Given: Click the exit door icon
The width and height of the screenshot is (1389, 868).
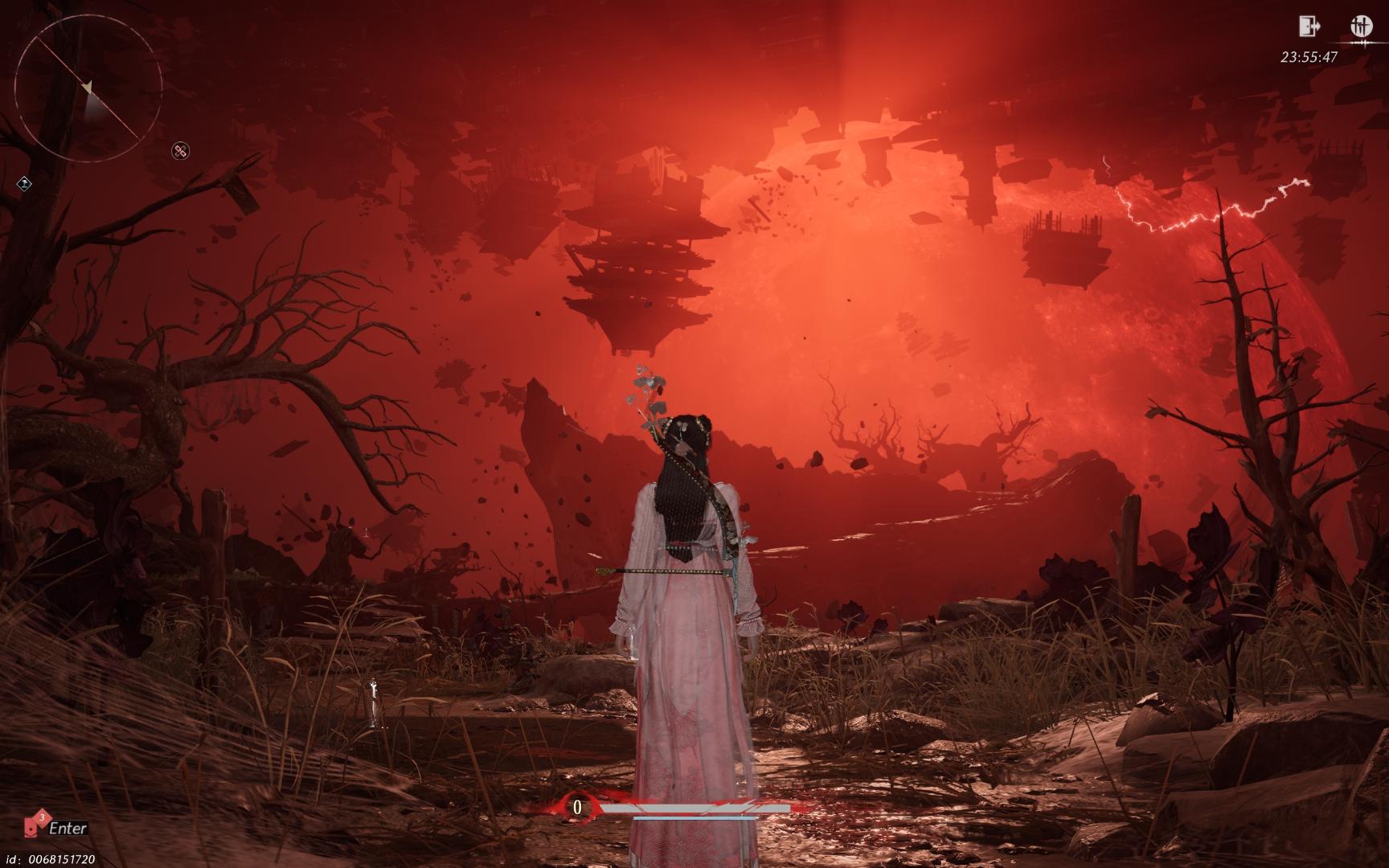Looking at the screenshot, I should tap(1309, 26).
